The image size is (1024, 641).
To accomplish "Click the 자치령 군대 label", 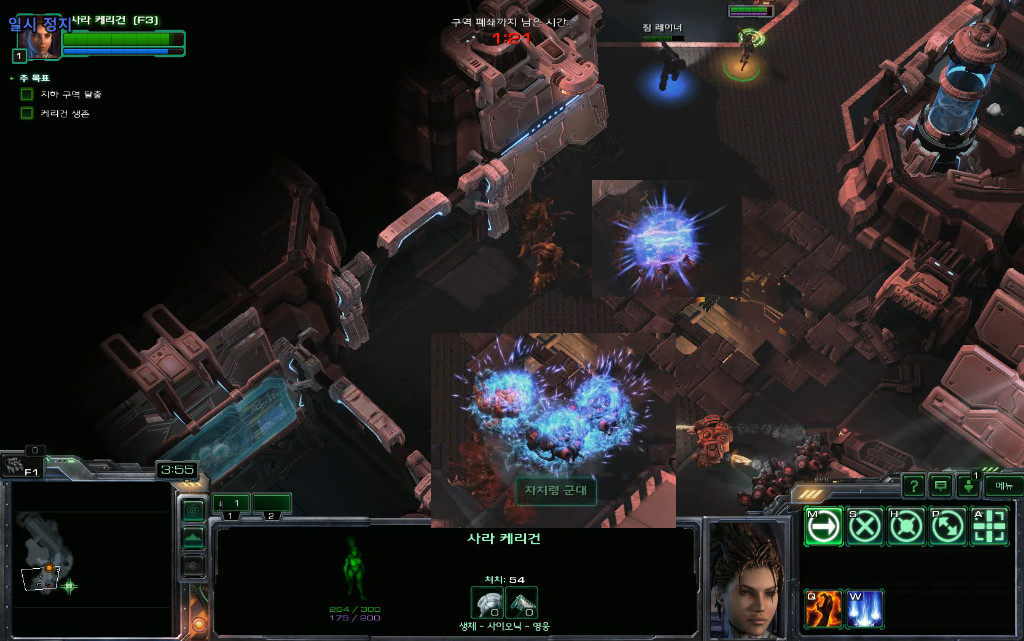I will 556,490.
